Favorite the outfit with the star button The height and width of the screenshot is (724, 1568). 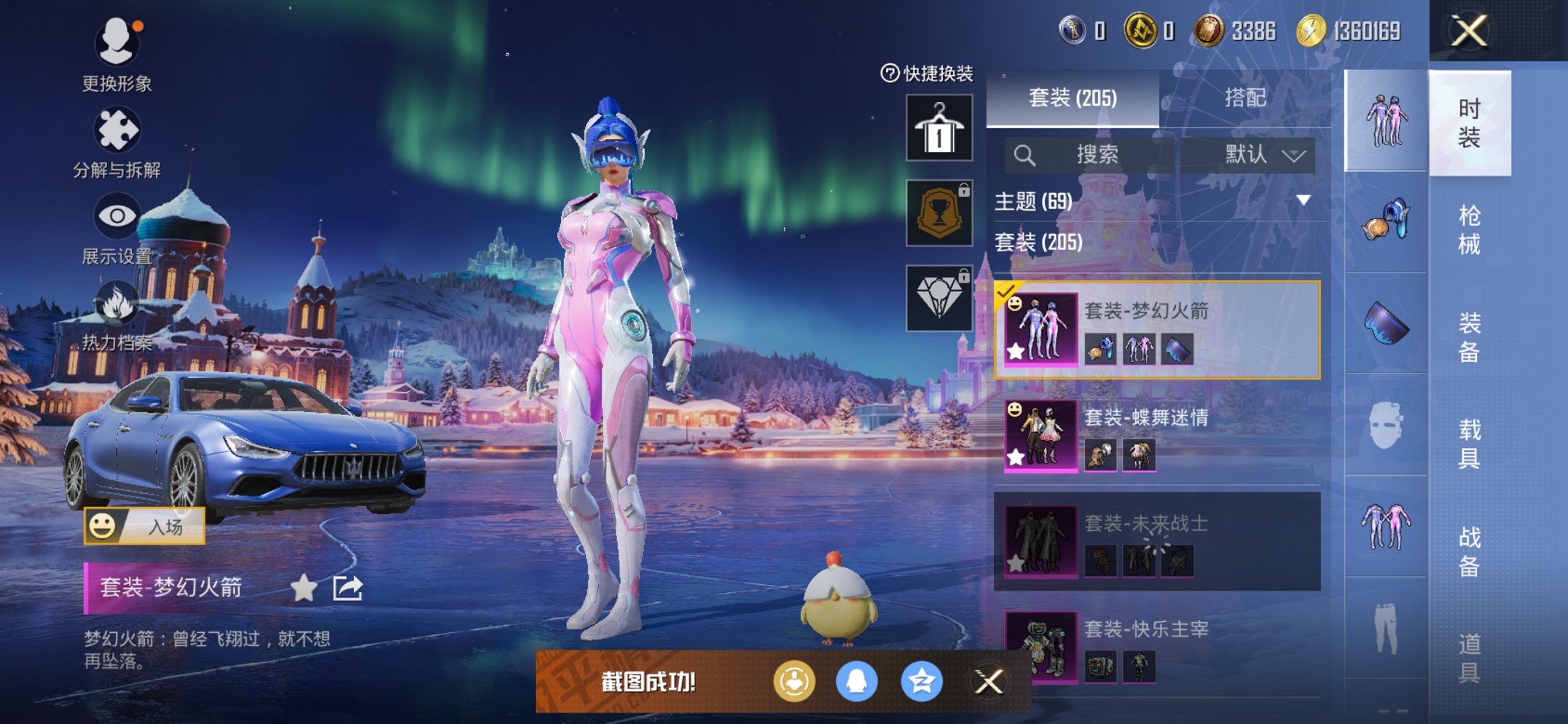303,588
